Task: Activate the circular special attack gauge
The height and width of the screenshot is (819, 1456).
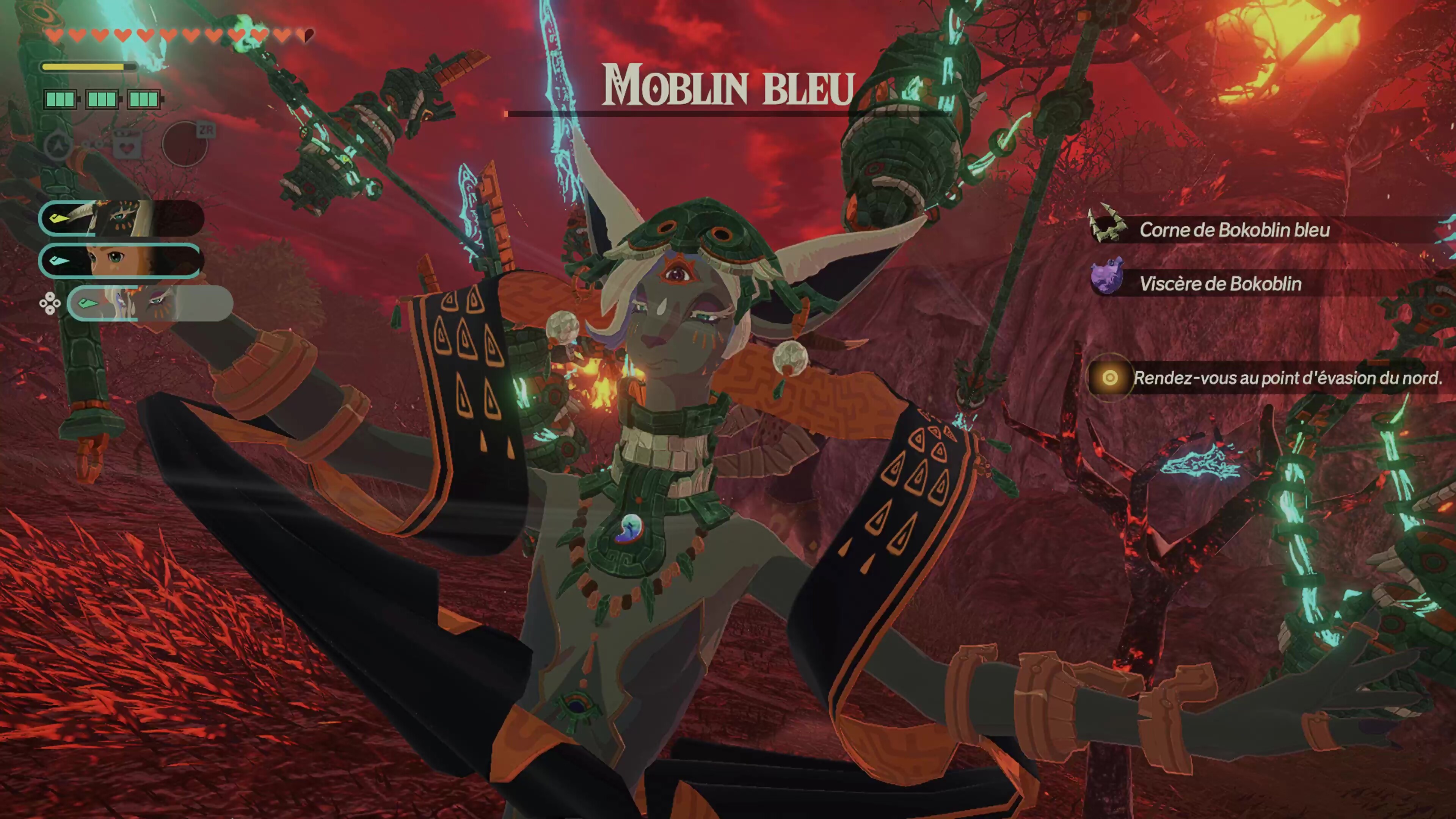Action: 185,144
